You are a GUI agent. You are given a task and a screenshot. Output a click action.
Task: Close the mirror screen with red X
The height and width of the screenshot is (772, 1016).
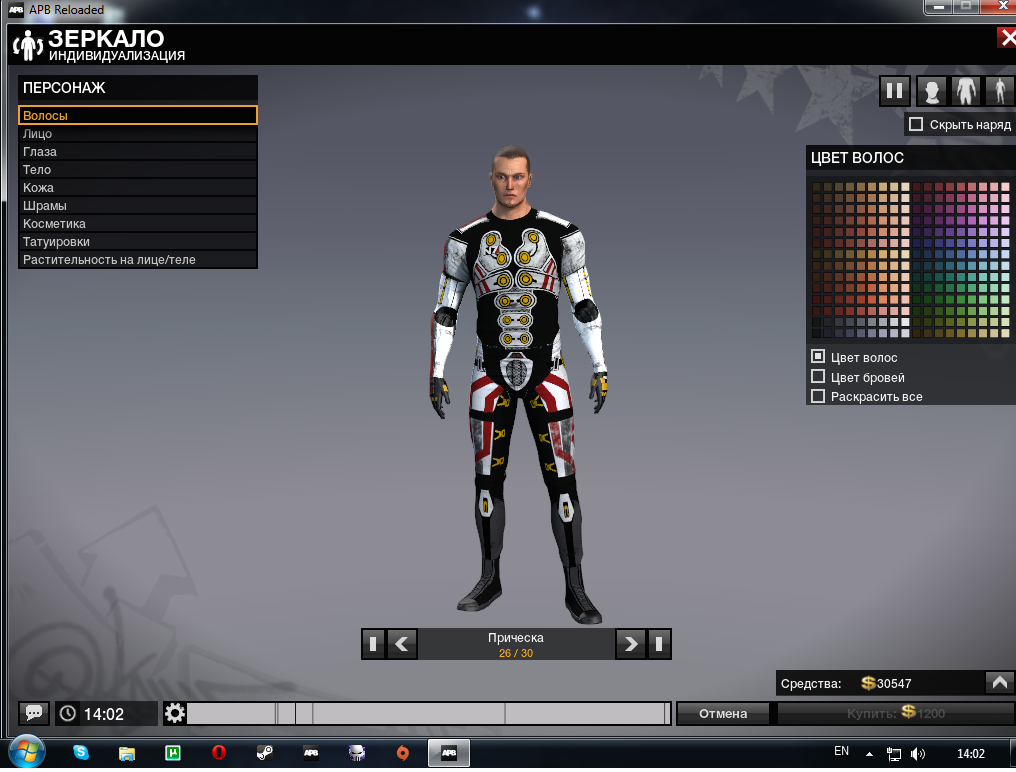click(x=1006, y=38)
